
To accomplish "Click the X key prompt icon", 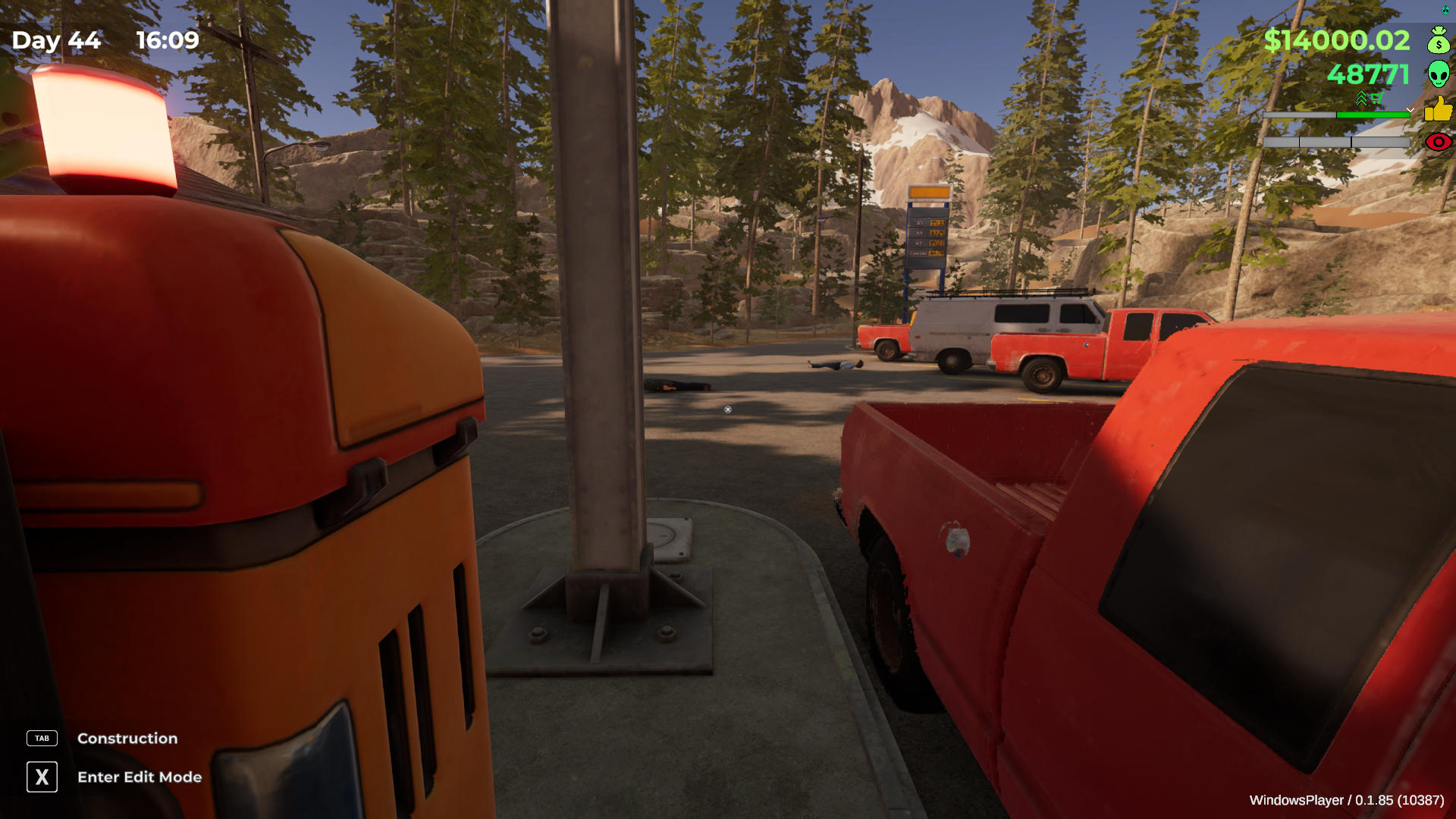I will pyautogui.click(x=42, y=777).
